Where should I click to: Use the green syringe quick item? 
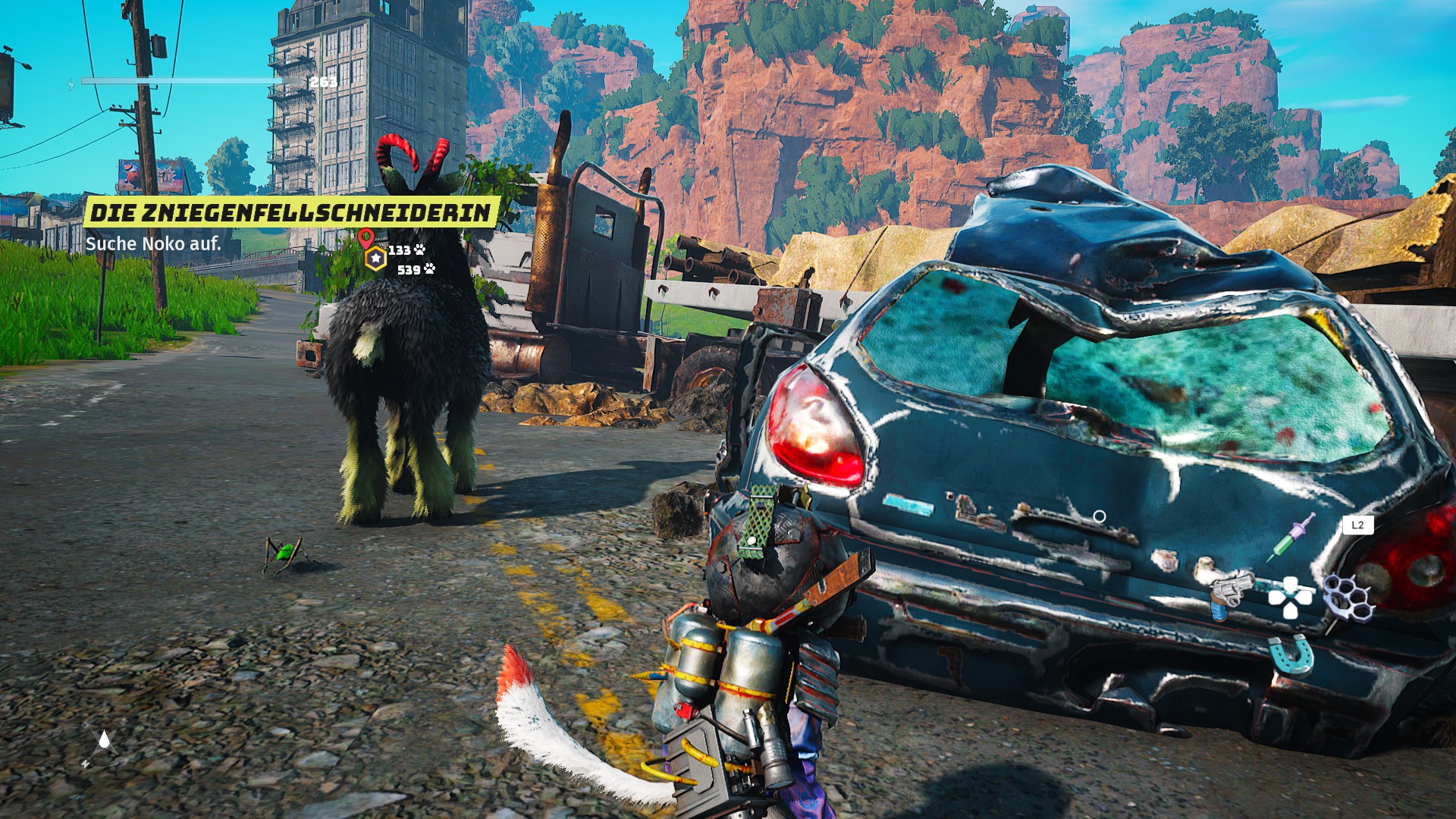[x=1291, y=538]
